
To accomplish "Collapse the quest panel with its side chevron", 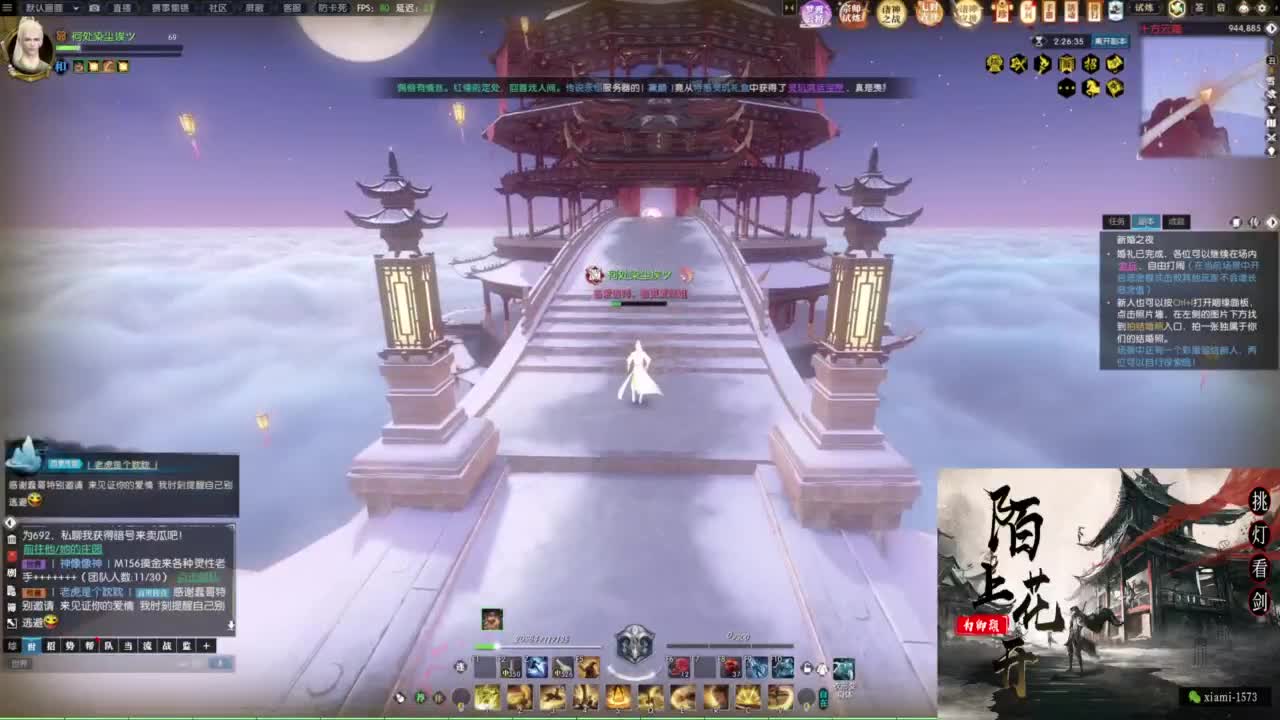I will click(x=1273, y=222).
